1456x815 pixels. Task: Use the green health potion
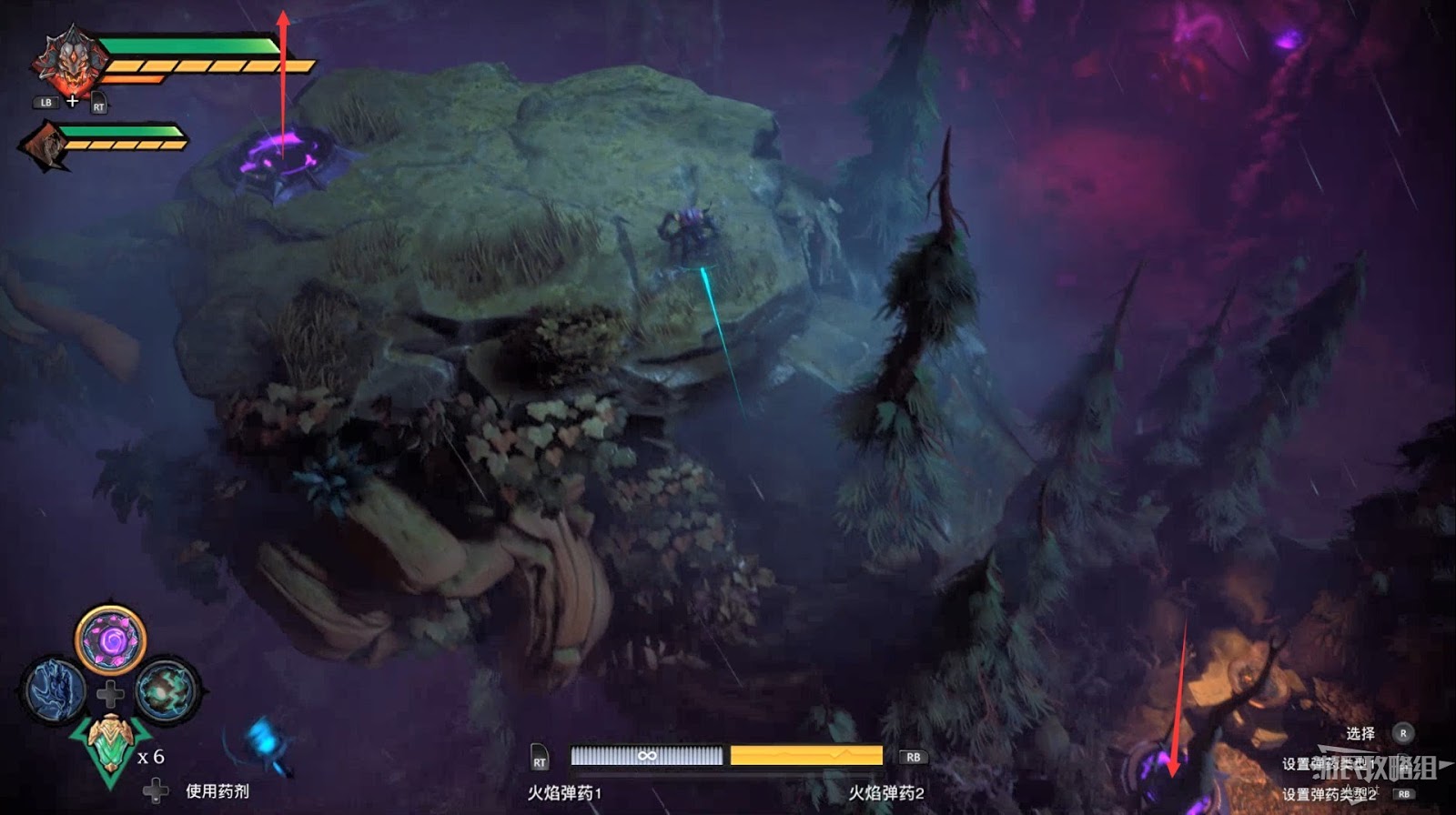(111, 748)
